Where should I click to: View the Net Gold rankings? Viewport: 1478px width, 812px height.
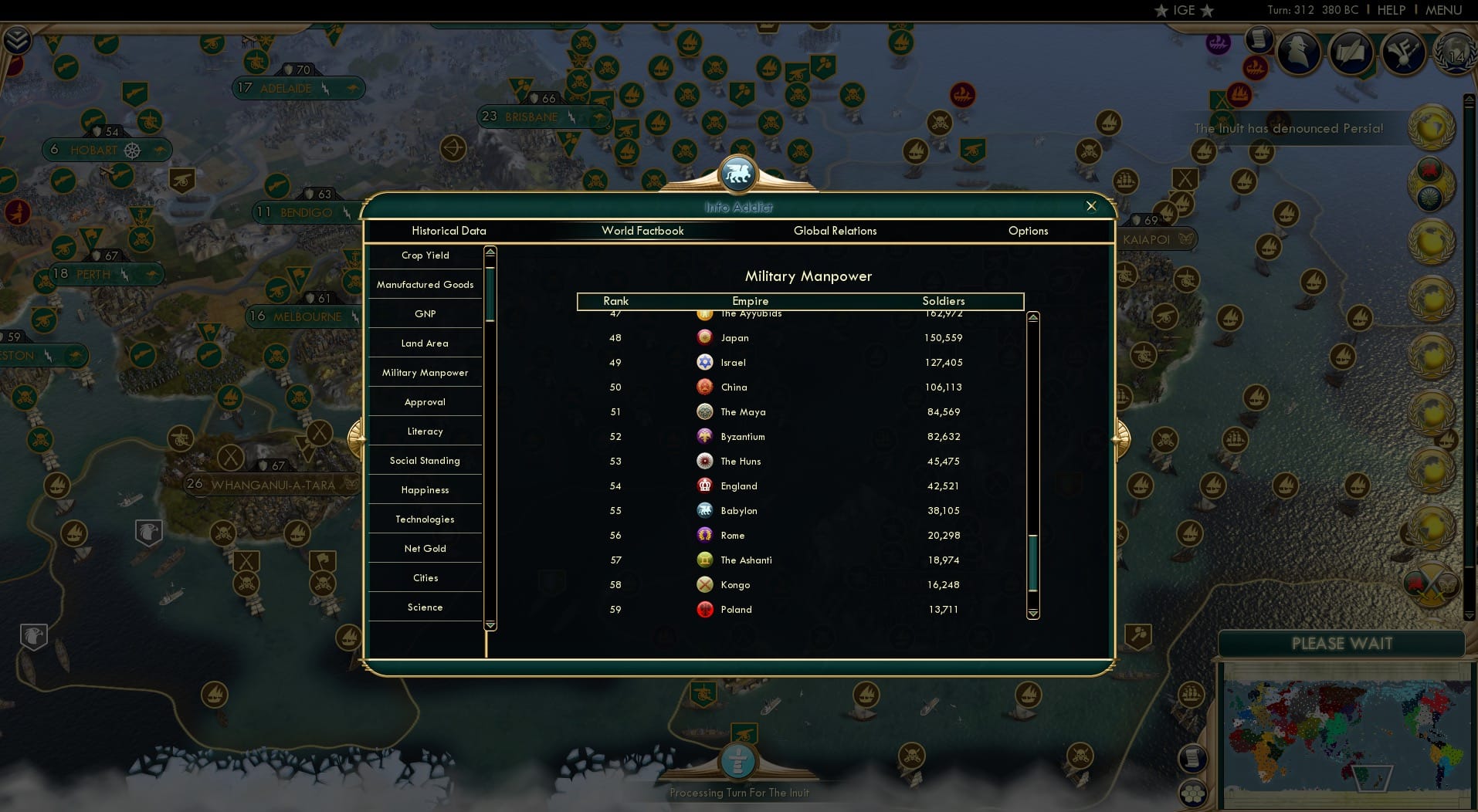[424, 548]
